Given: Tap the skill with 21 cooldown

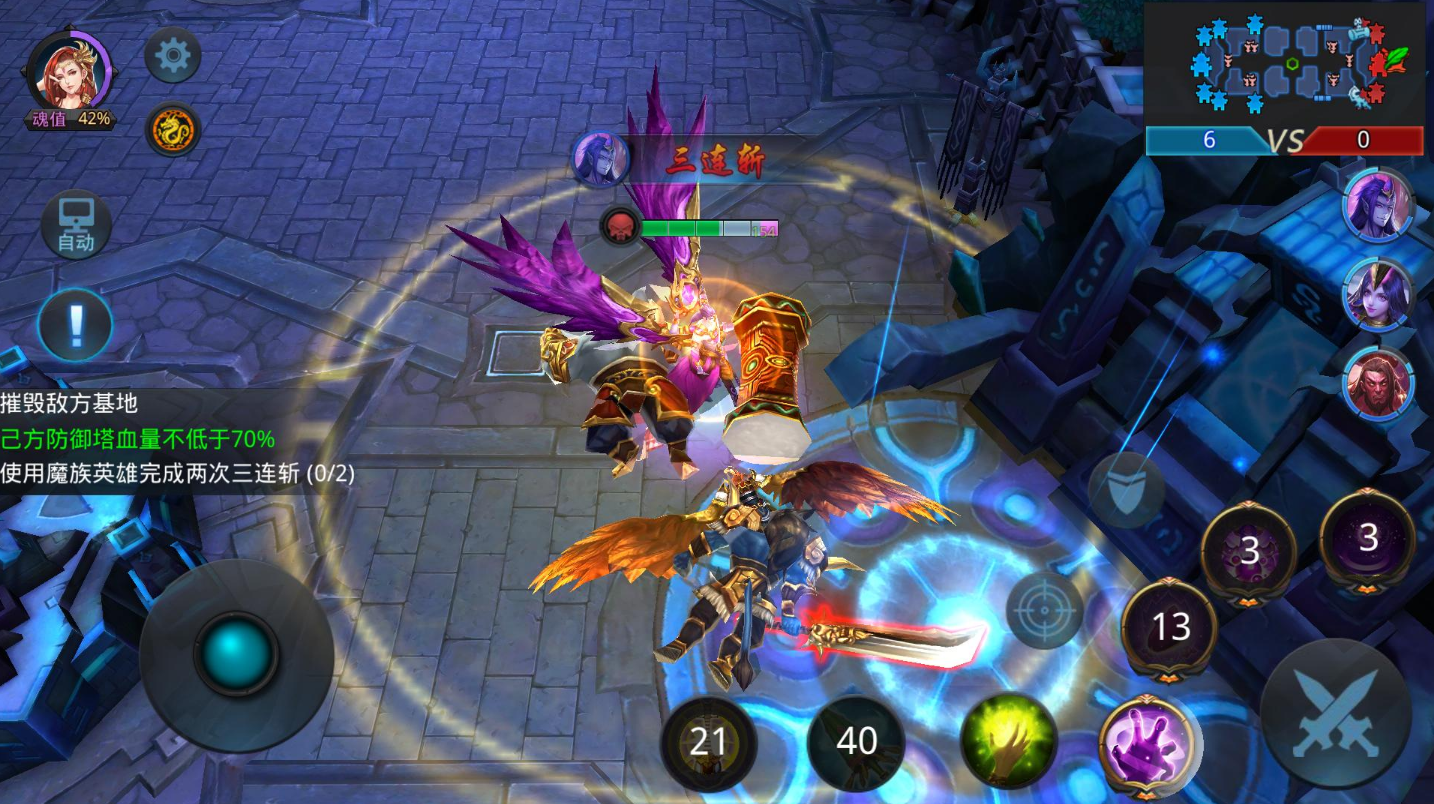Looking at the screenshot, I should pos(708,743).
